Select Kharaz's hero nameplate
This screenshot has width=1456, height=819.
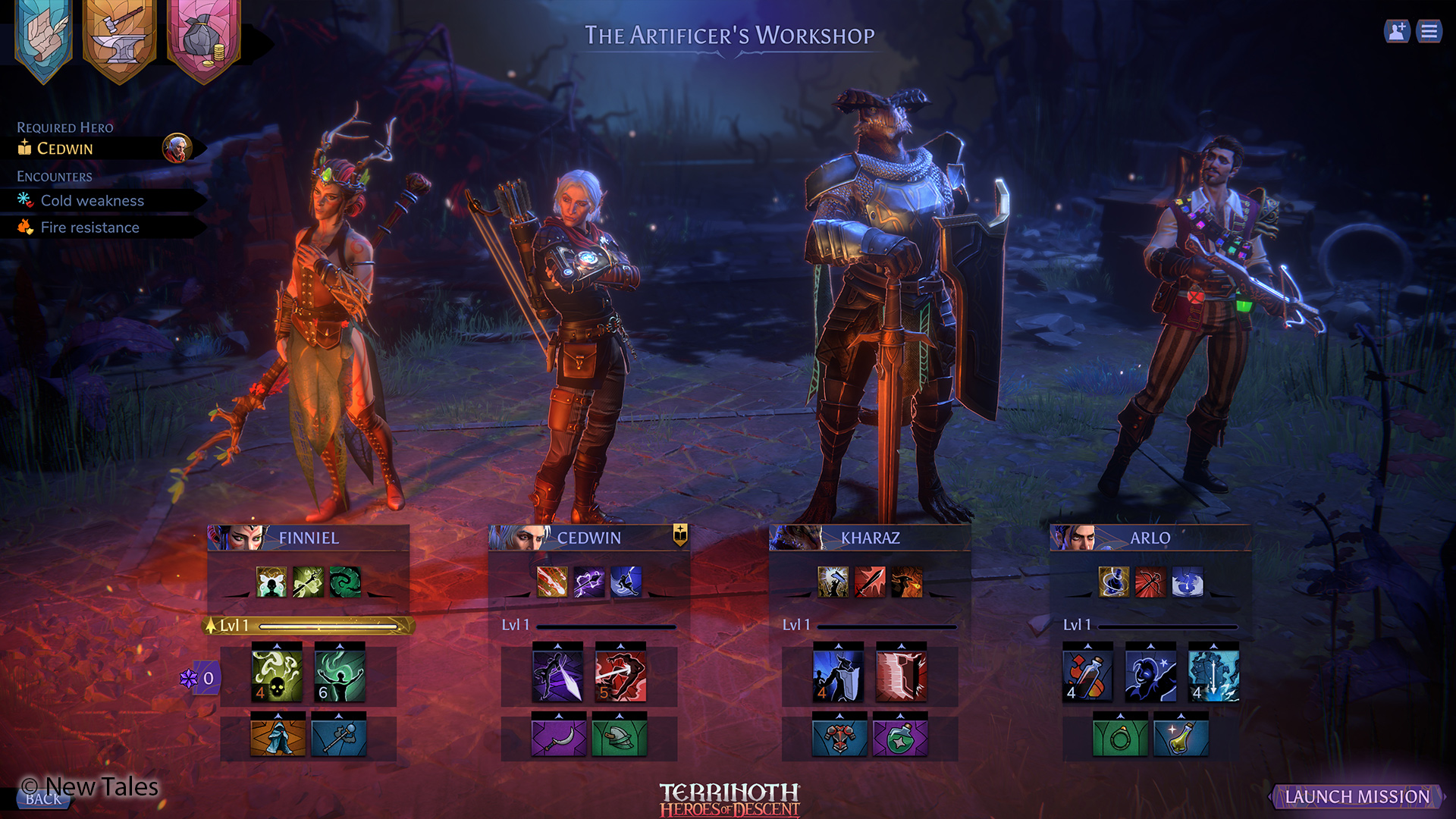pos(870,538)
